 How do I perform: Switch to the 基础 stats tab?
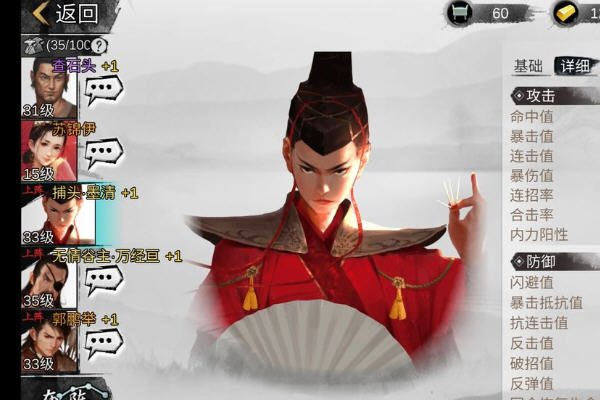tap(527, 66)
